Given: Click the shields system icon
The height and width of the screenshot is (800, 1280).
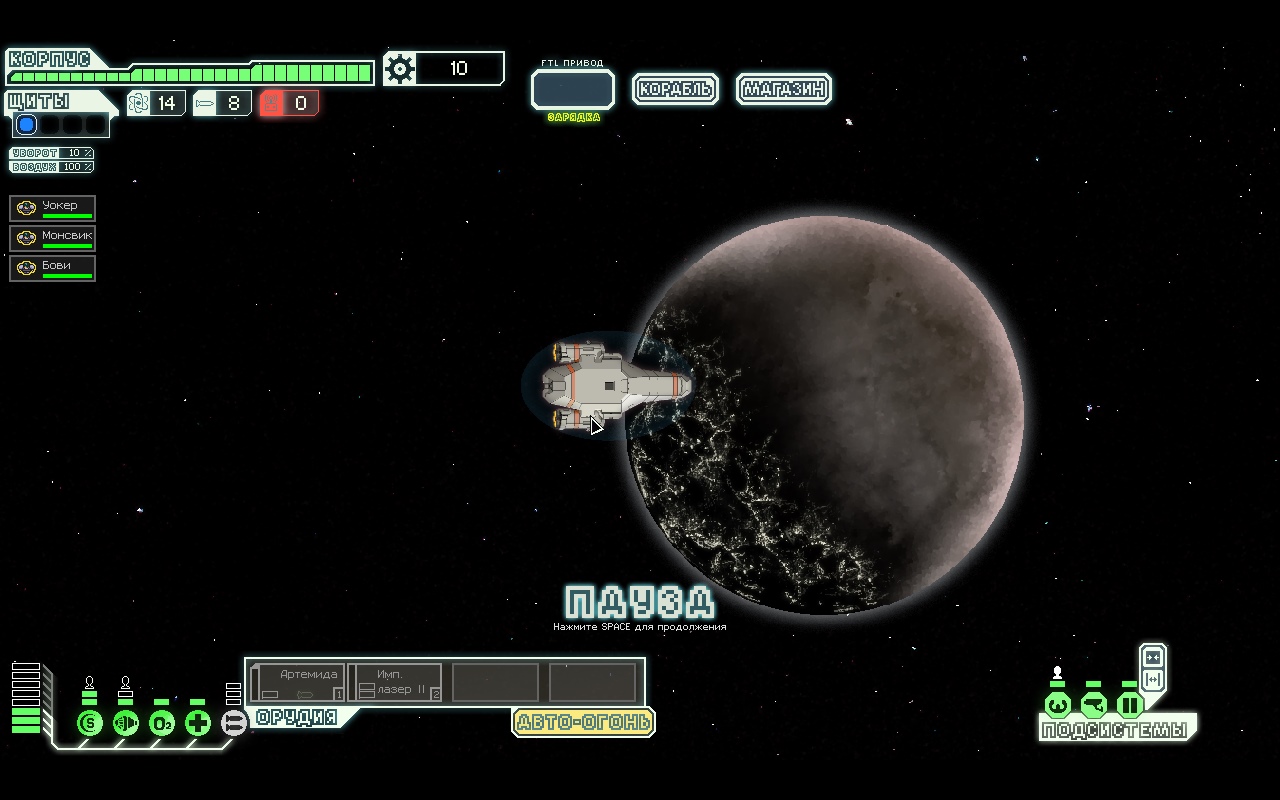Looking at the screenshot, I should click(90, 722).
